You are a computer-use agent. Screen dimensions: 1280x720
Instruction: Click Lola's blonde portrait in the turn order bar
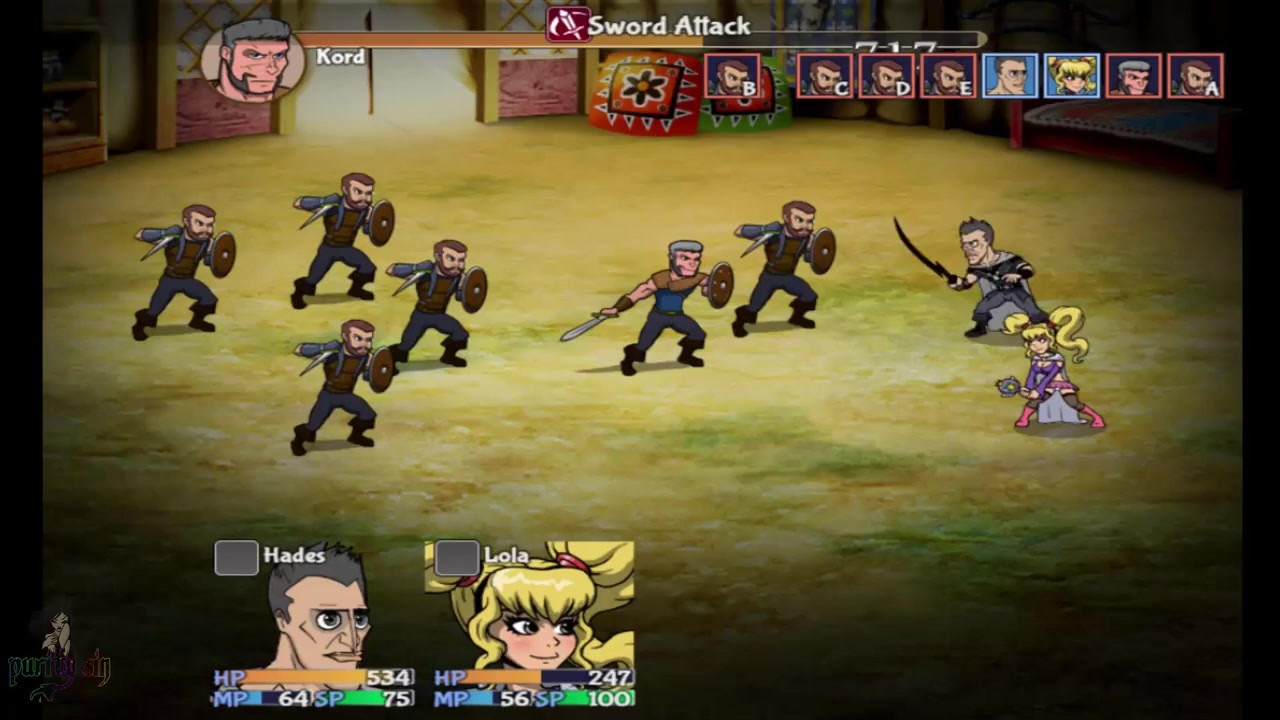click(x=1072, y=76)
